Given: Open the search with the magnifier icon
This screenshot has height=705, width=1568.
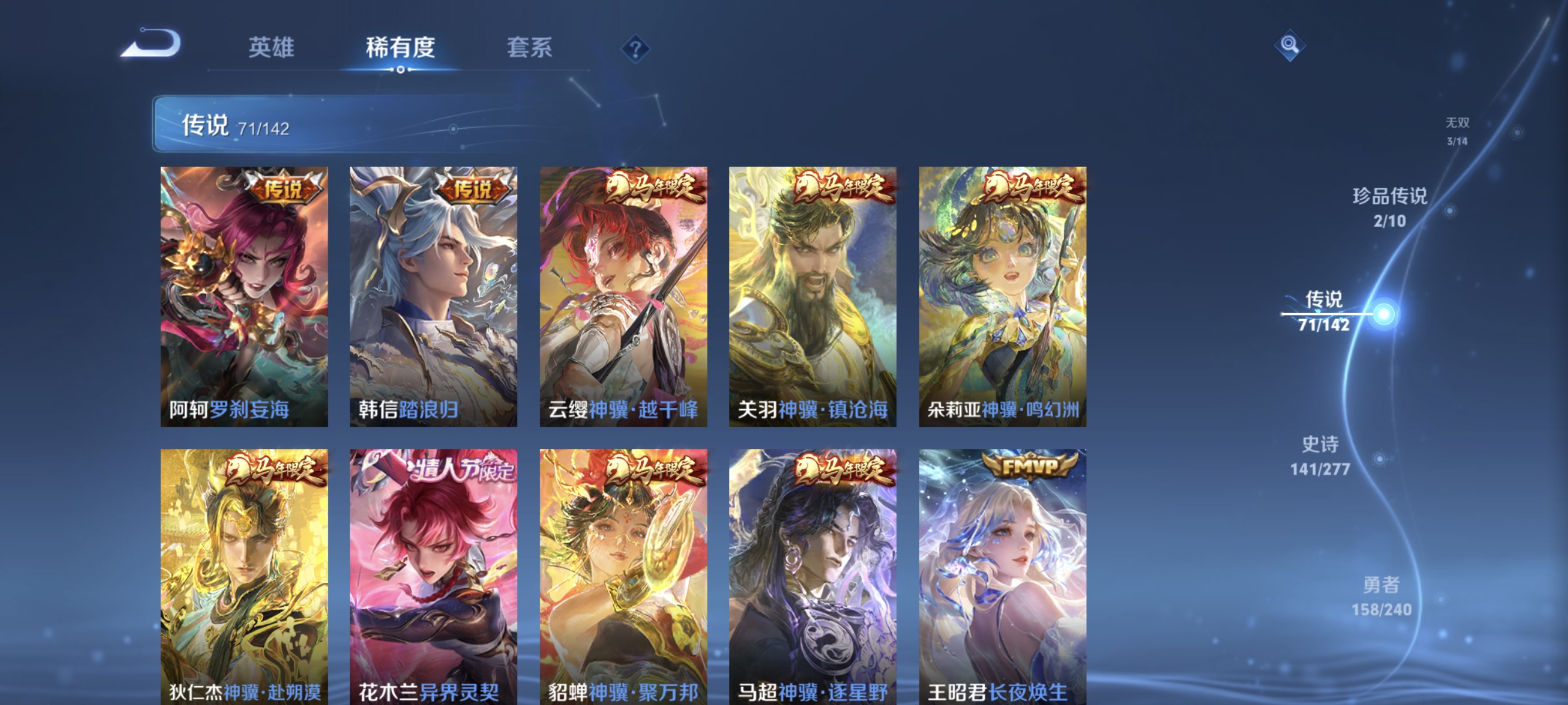Looking at the screenshot, I should pos(1290,46).
